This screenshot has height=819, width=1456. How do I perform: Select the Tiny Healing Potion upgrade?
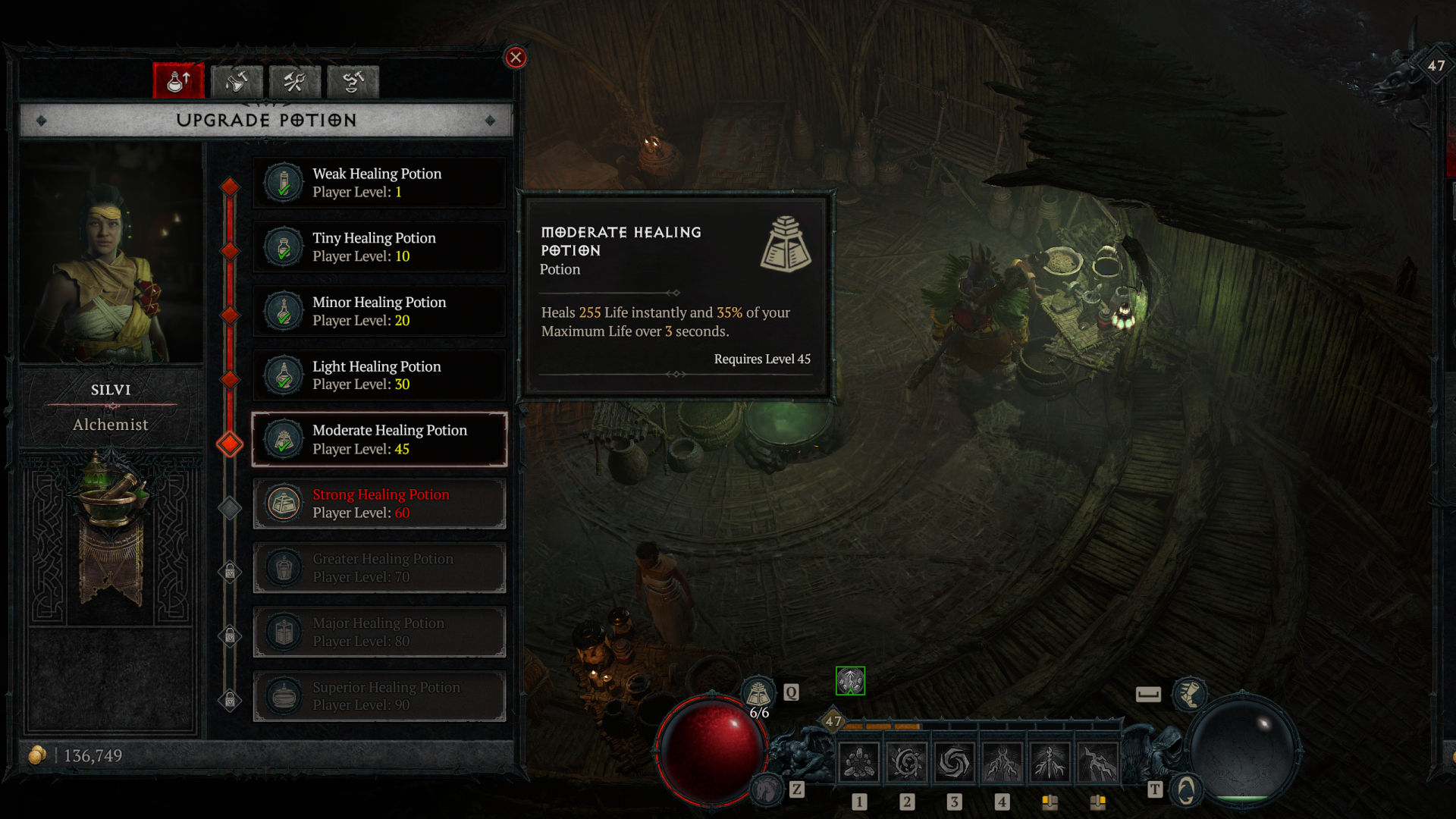(x=379, y=246)
